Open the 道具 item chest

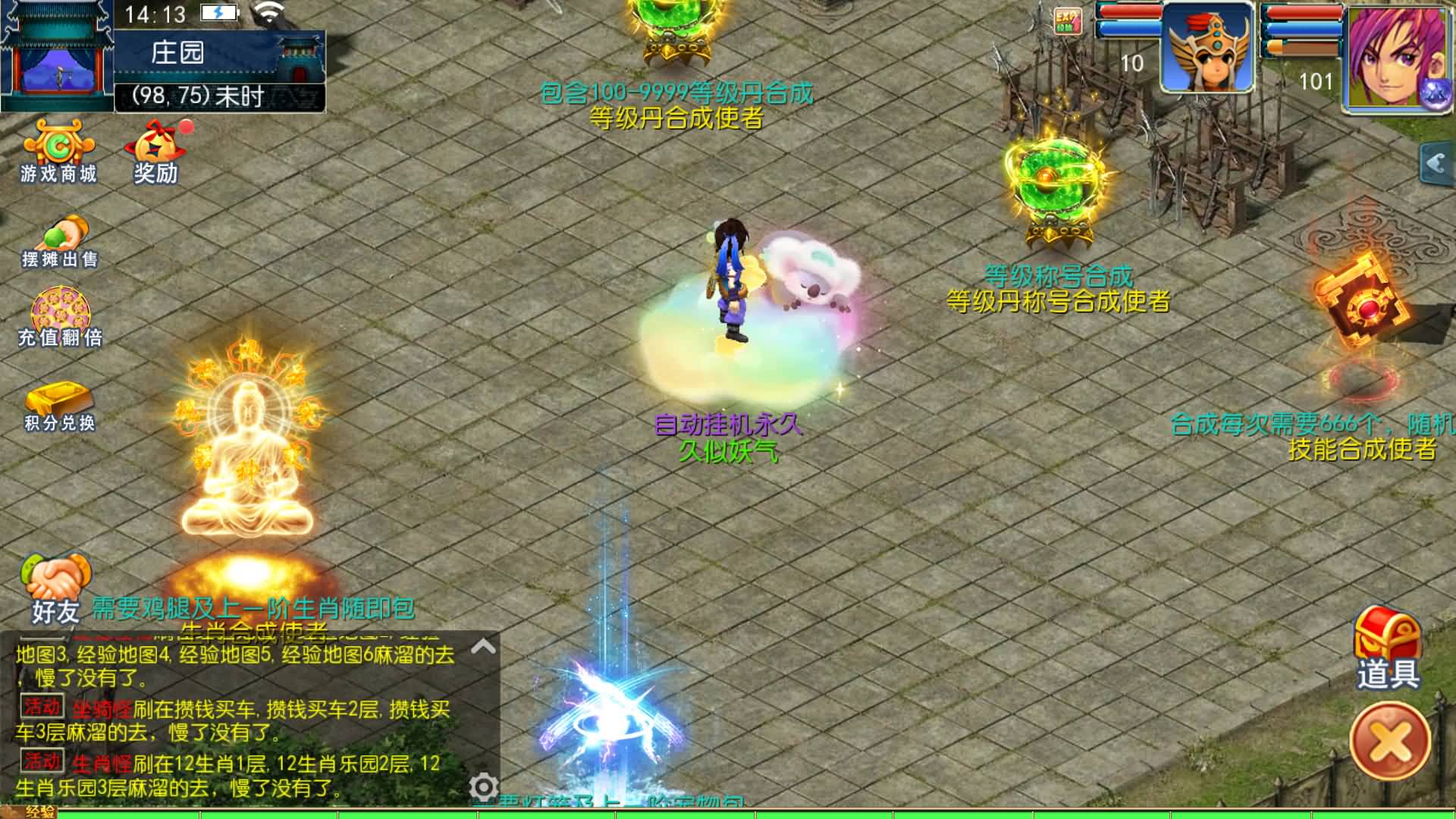coord(1388,629)
